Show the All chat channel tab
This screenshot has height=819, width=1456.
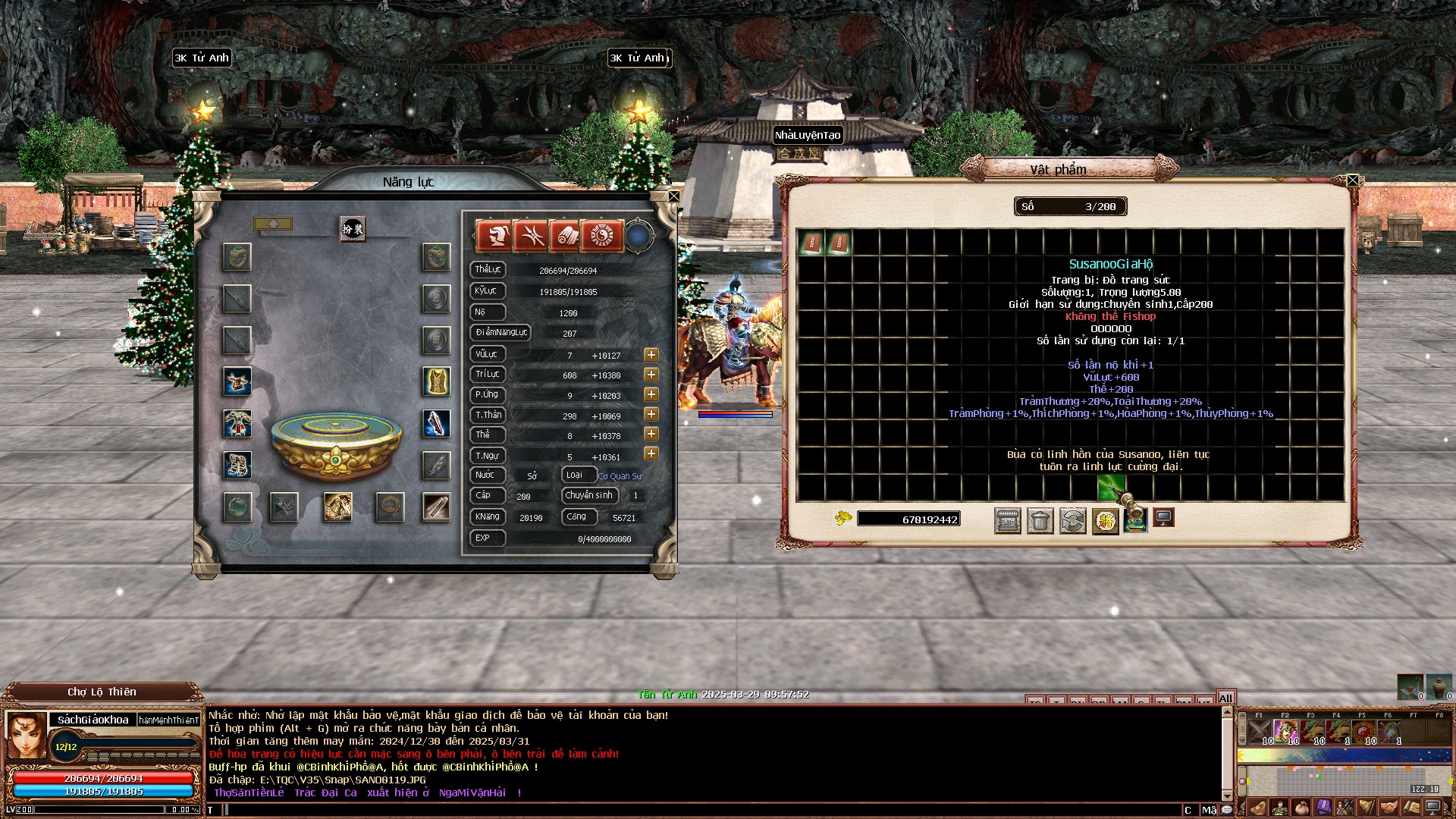click(1225, 698)
